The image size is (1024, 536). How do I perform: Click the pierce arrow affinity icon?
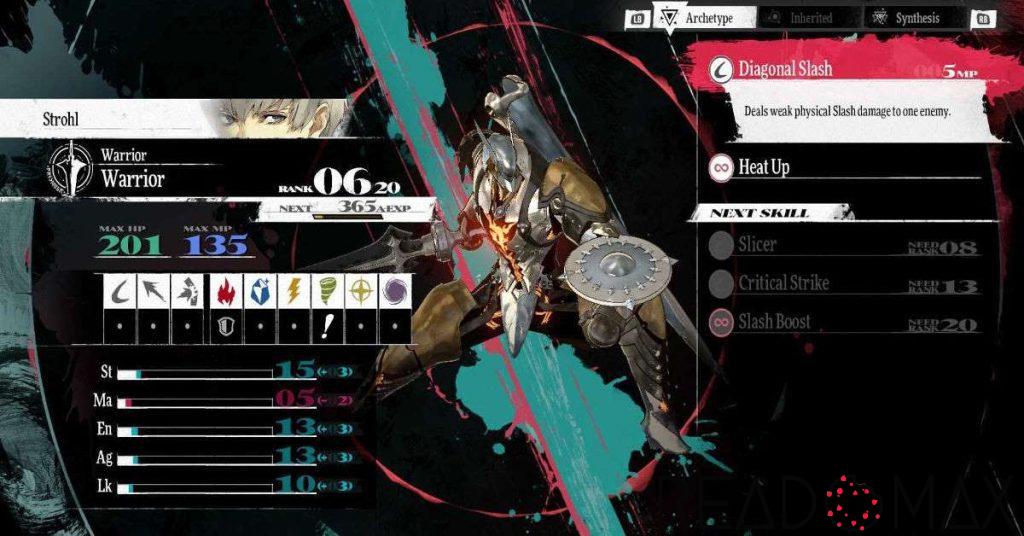[155, 290]
